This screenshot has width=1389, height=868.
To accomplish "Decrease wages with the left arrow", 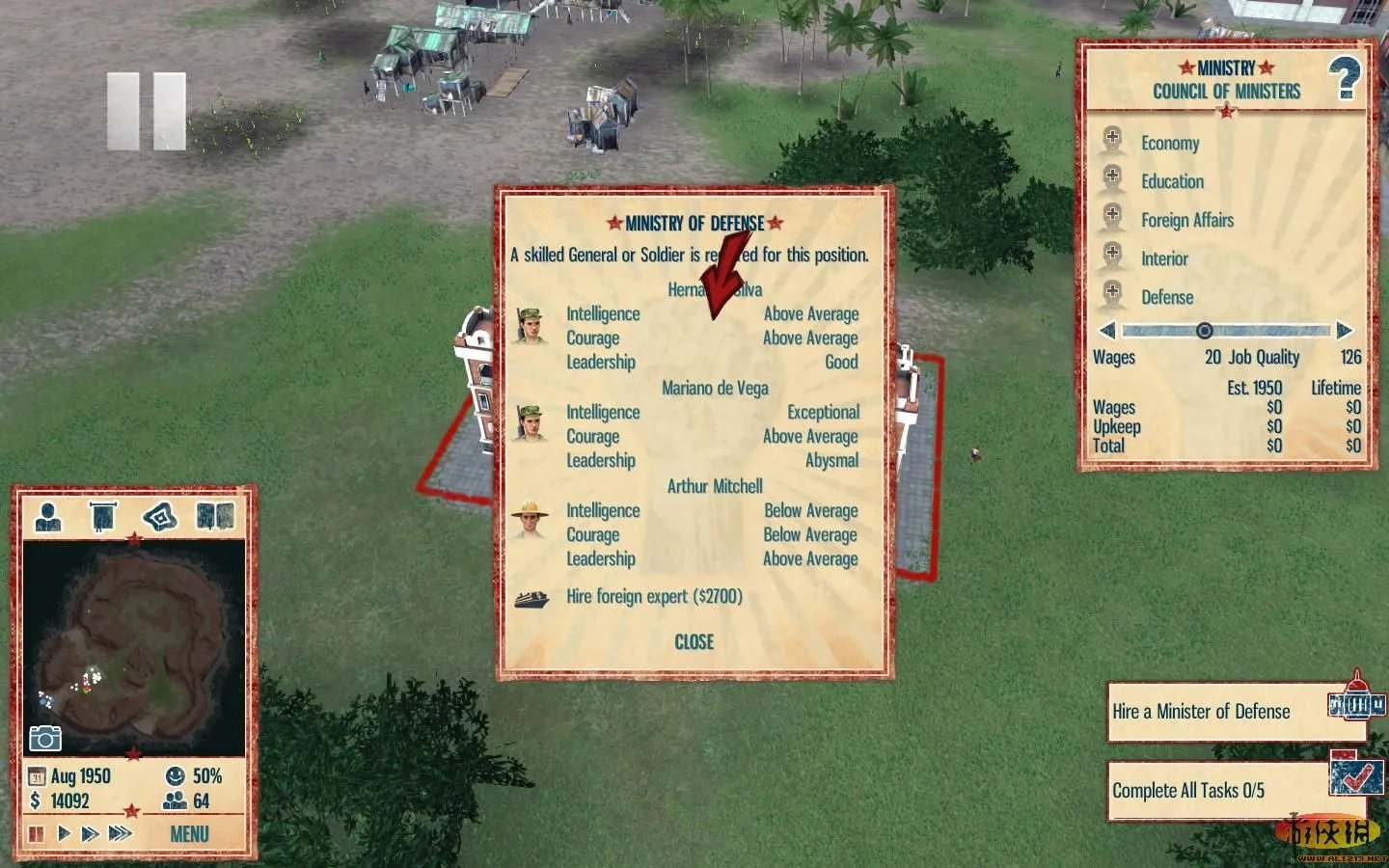I will coord(1107,331).
